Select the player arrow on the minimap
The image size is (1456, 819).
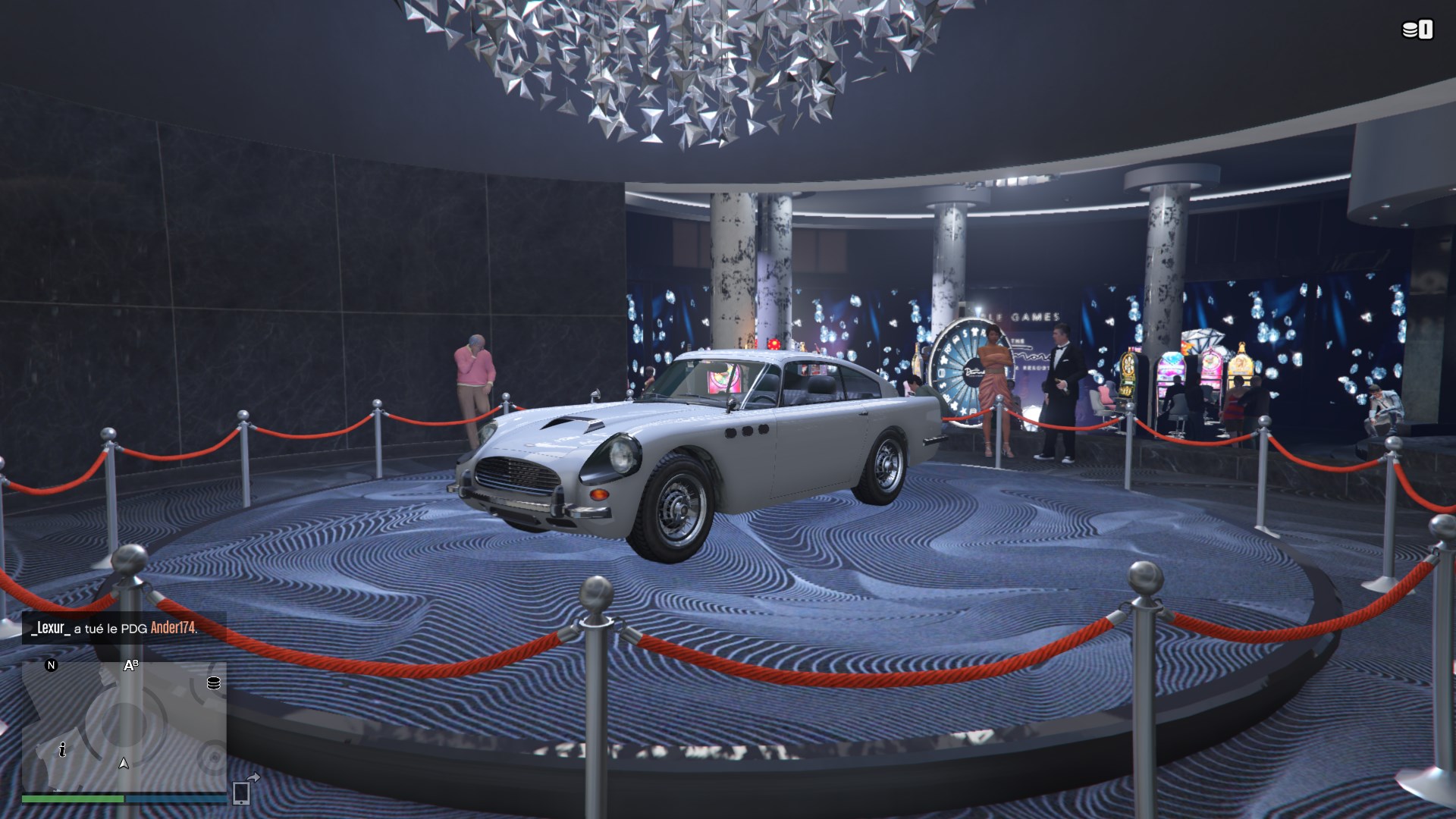(124, 763)
